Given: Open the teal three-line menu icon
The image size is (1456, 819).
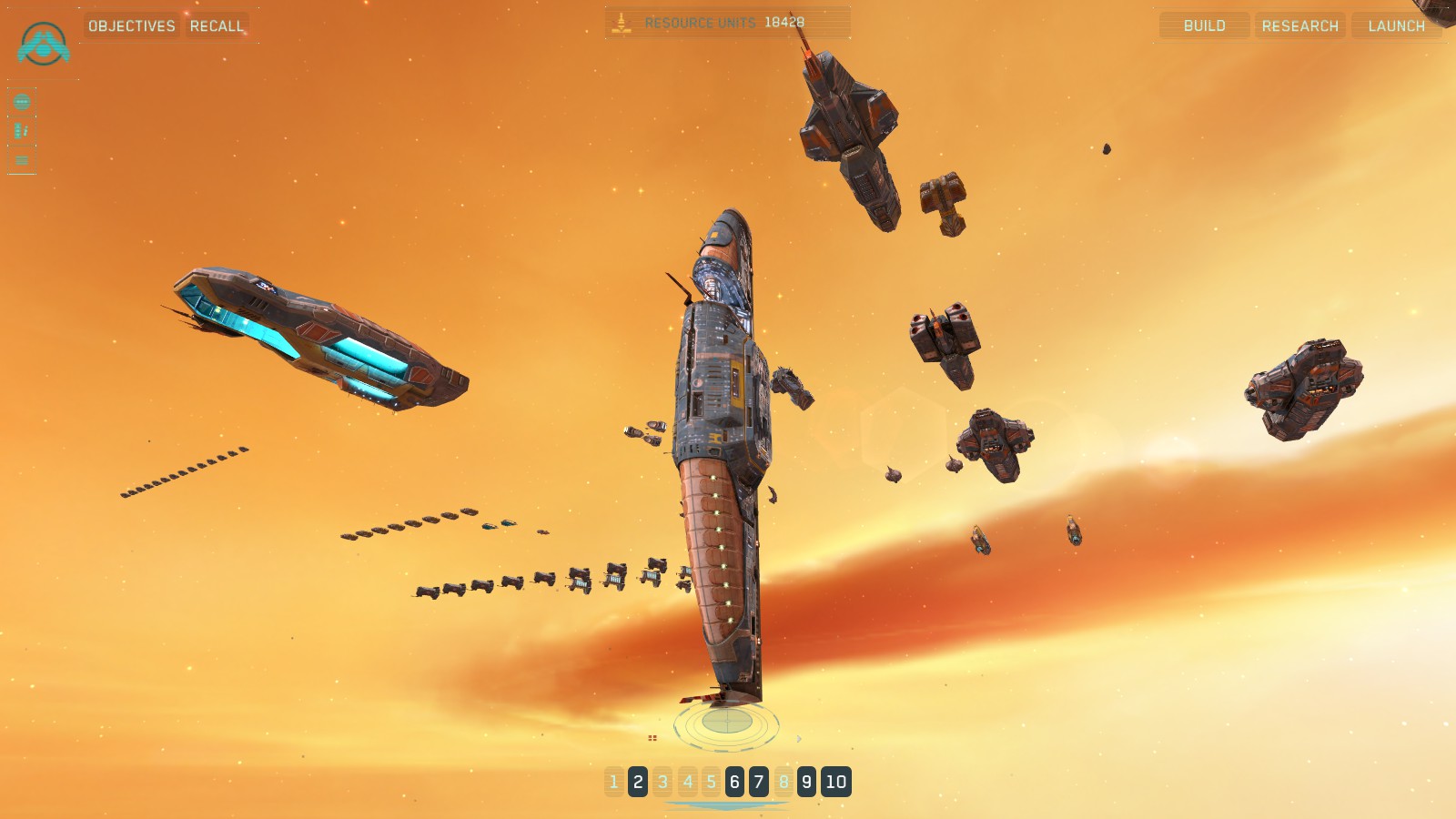Looking at the screenshot, I should [x=22, y=160].
